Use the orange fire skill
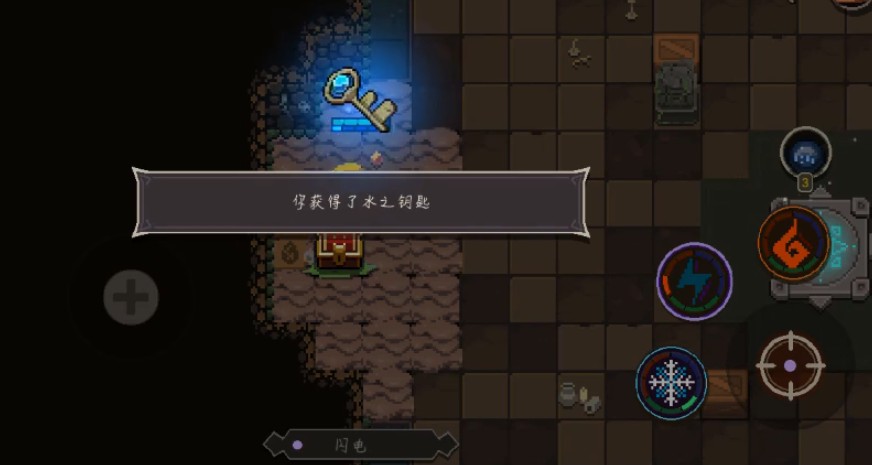872x465 pixels. [x=793, y=241]
